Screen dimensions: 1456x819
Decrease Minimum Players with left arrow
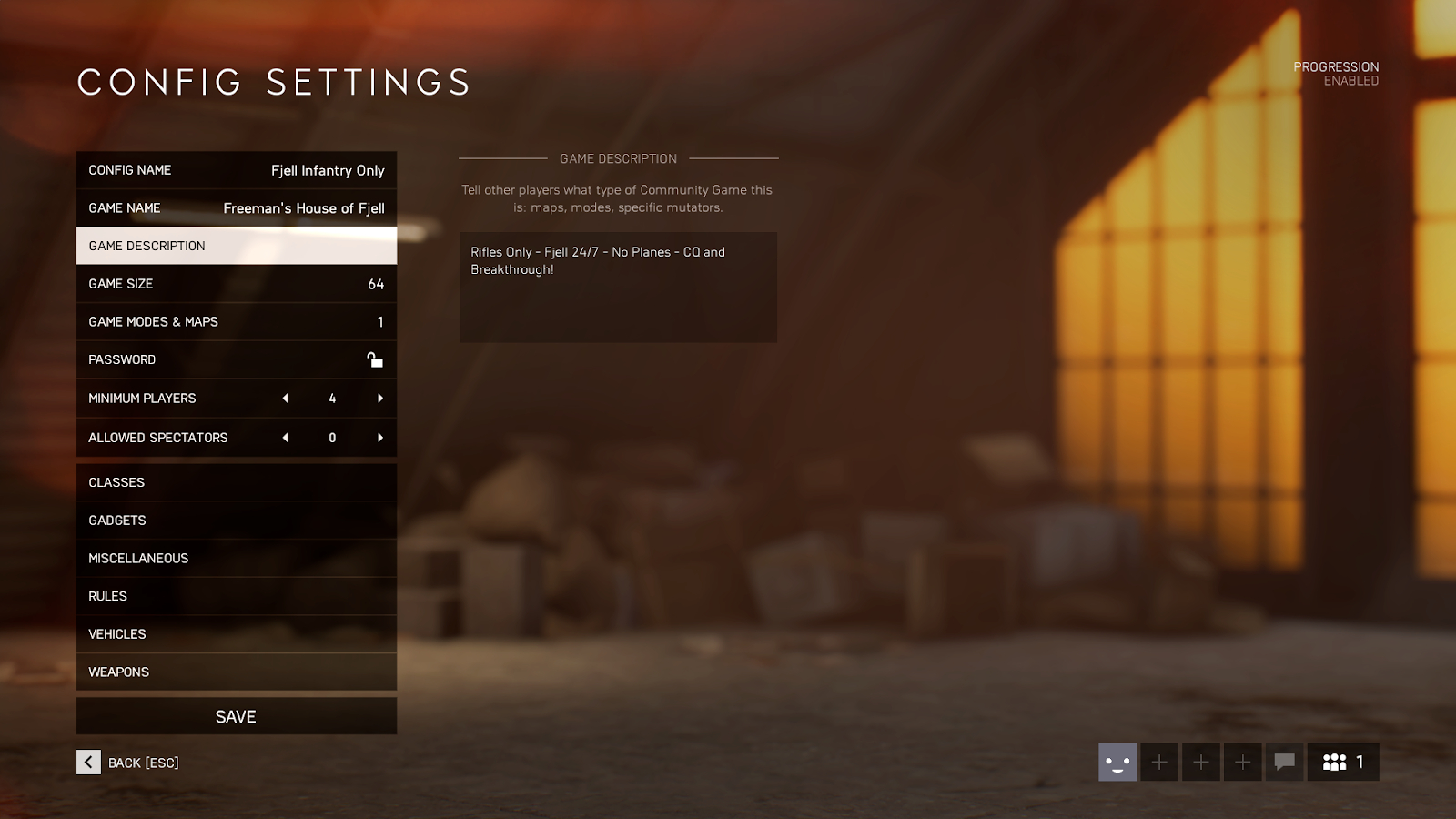coord(286,399)
